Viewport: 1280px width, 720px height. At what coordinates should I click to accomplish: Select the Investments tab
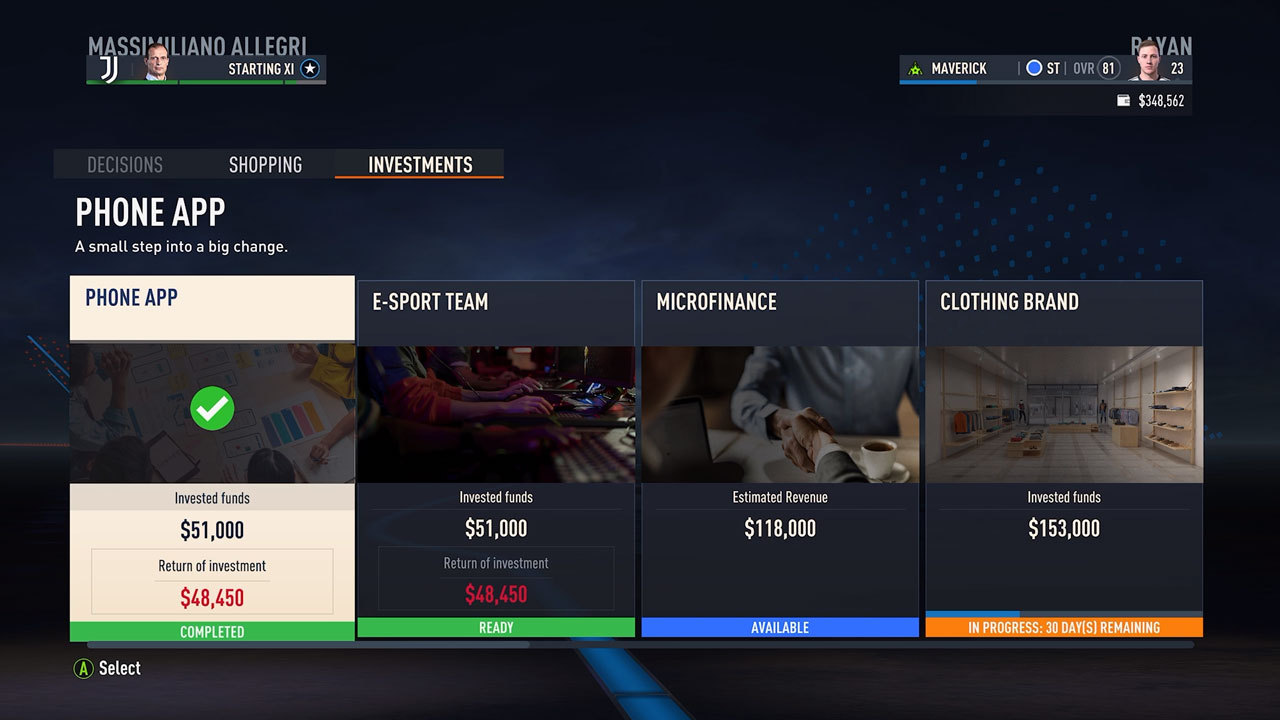point(420,165)
